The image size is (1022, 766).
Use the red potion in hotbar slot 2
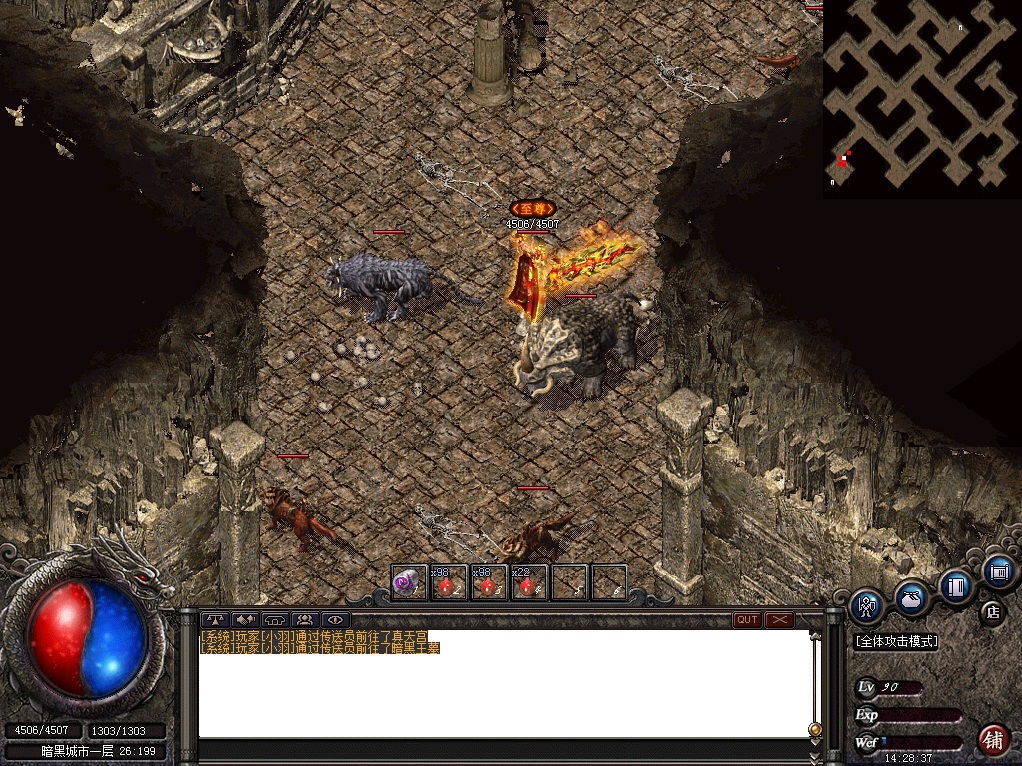449,582
